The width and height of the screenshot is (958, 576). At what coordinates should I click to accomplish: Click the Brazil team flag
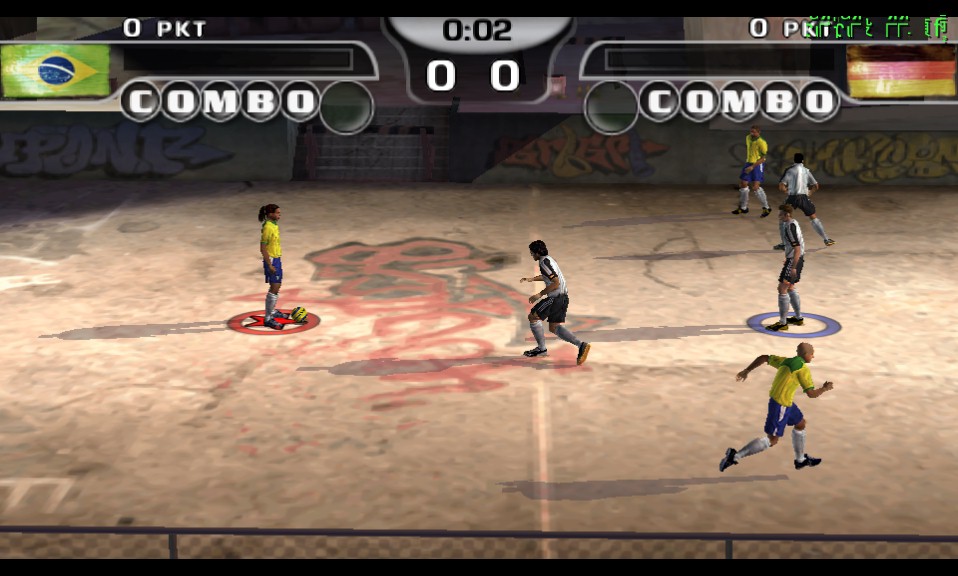click(55, 70)
